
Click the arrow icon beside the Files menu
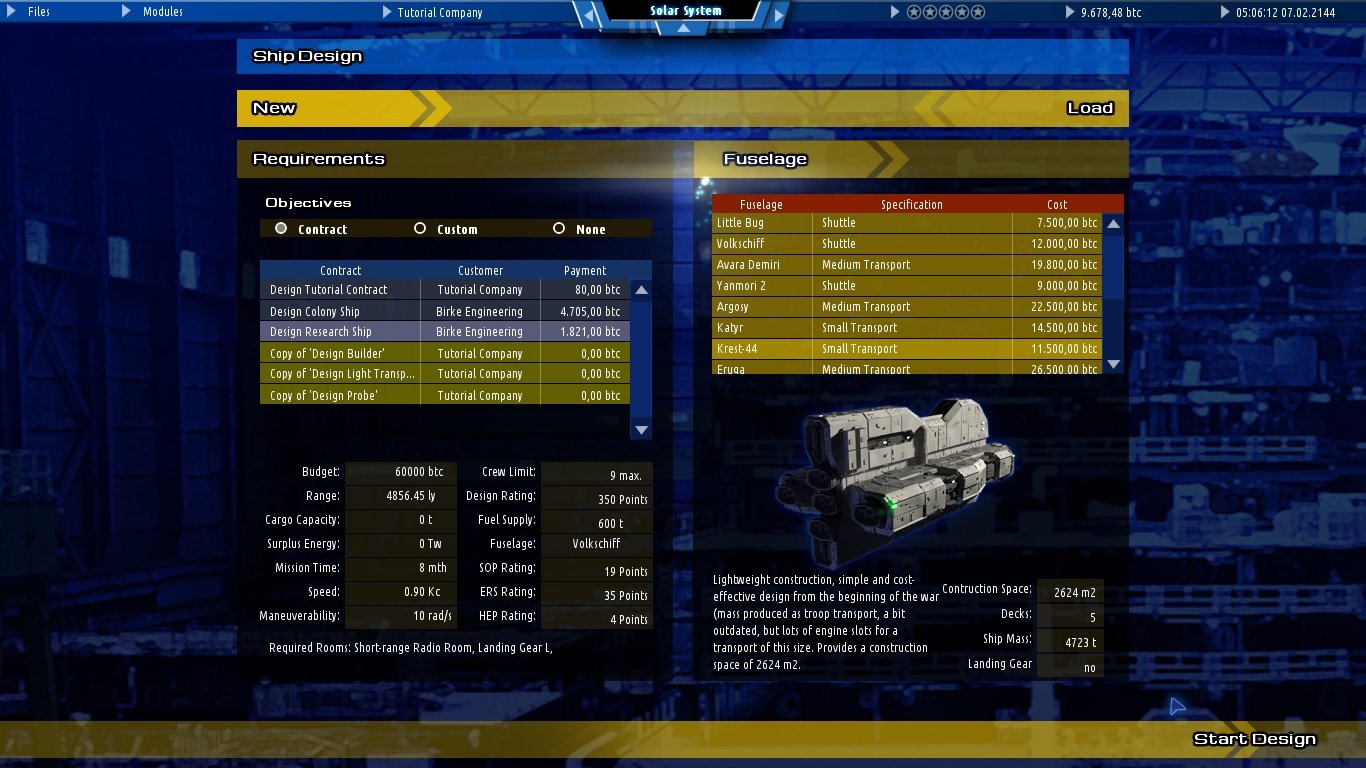[10, 12]
